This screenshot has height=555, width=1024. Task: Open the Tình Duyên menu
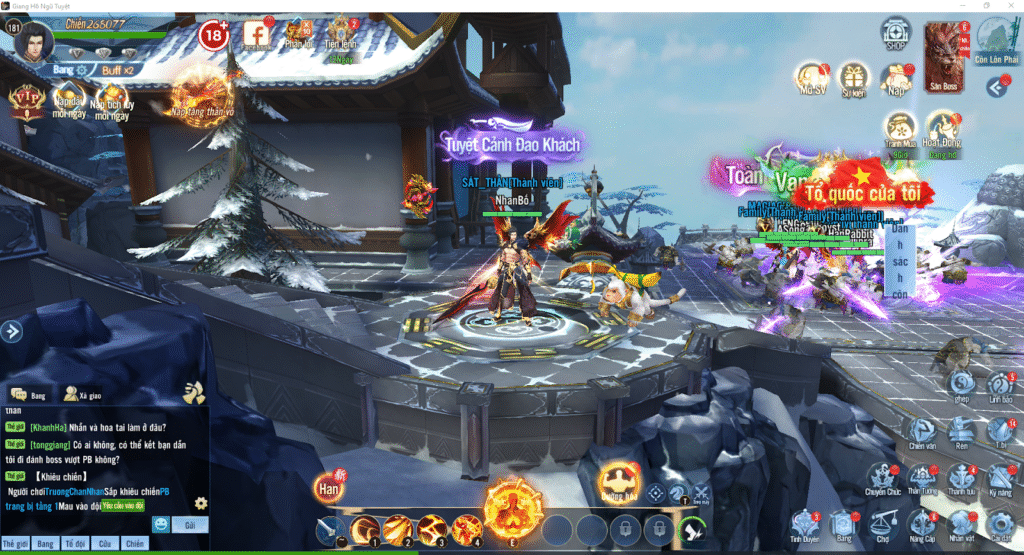(806, 523)
